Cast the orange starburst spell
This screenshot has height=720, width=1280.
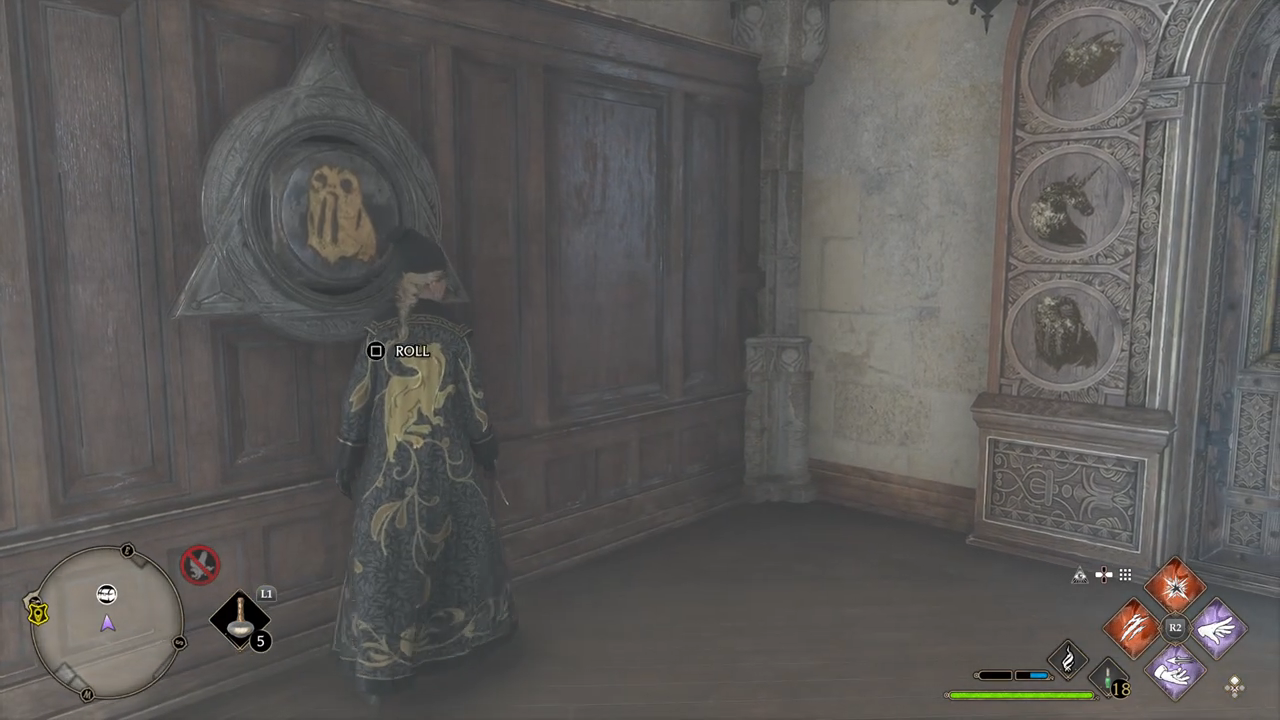[x=1175, y=586]
